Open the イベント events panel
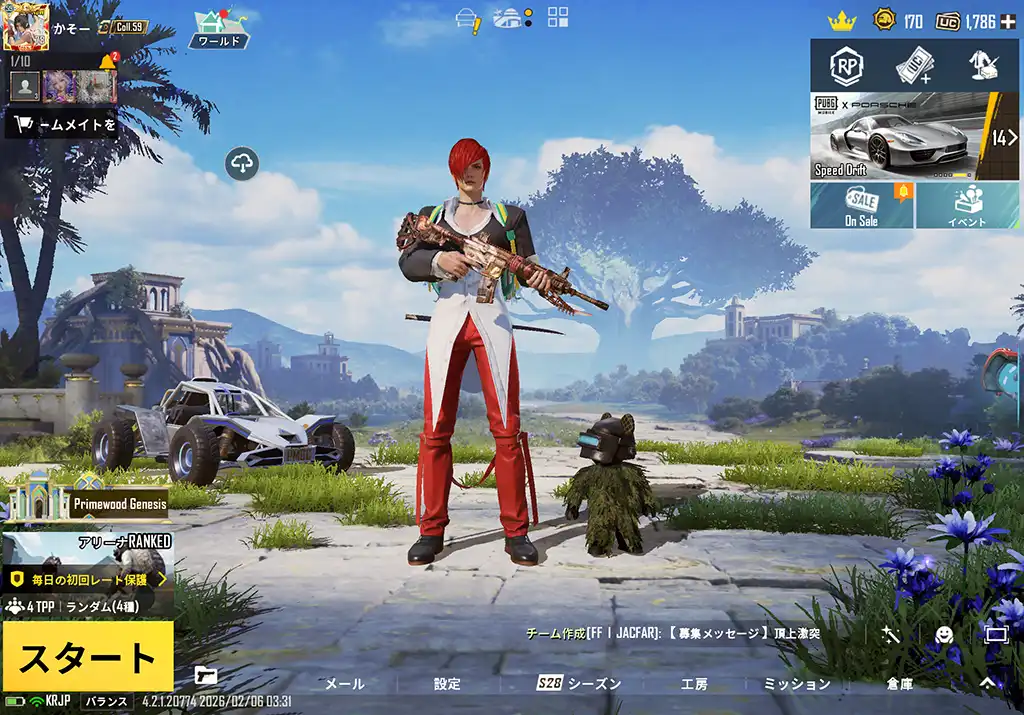 (x=967, y=205)
